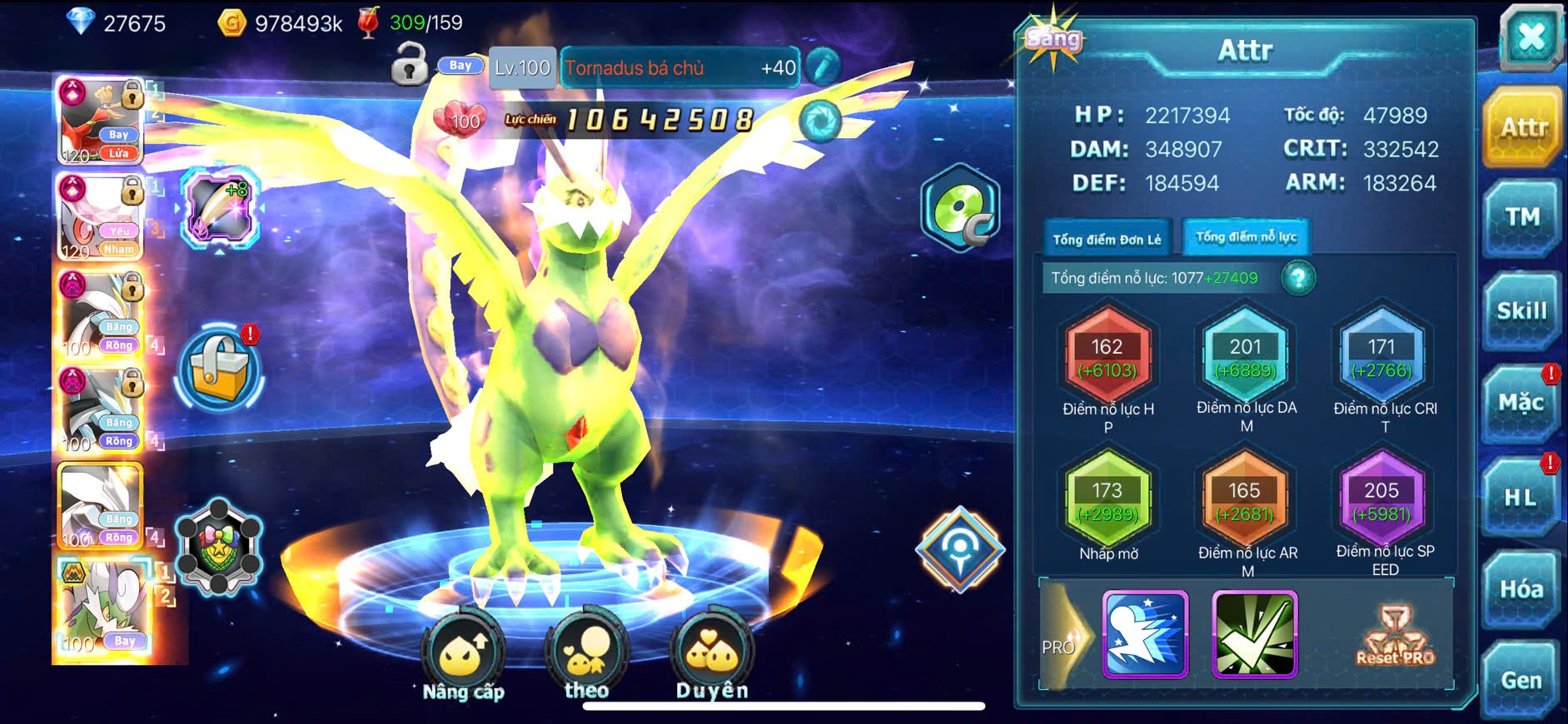1568x724 pixels.
Task: Switch to the TM side tab
Action: click(1522, 218)
